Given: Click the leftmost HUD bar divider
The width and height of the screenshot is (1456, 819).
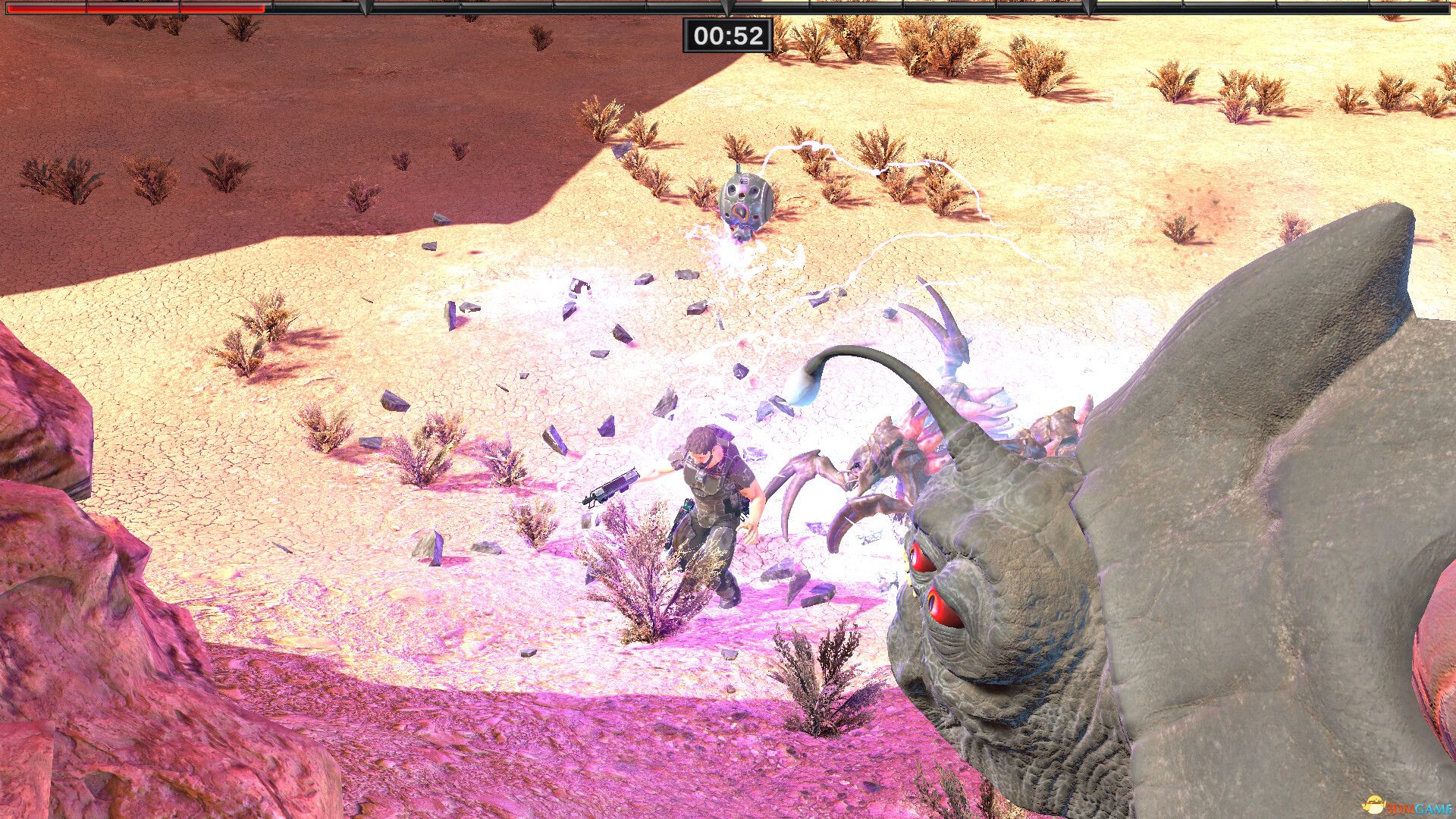Looking at the screenshot, I should (x=87, y=9).
